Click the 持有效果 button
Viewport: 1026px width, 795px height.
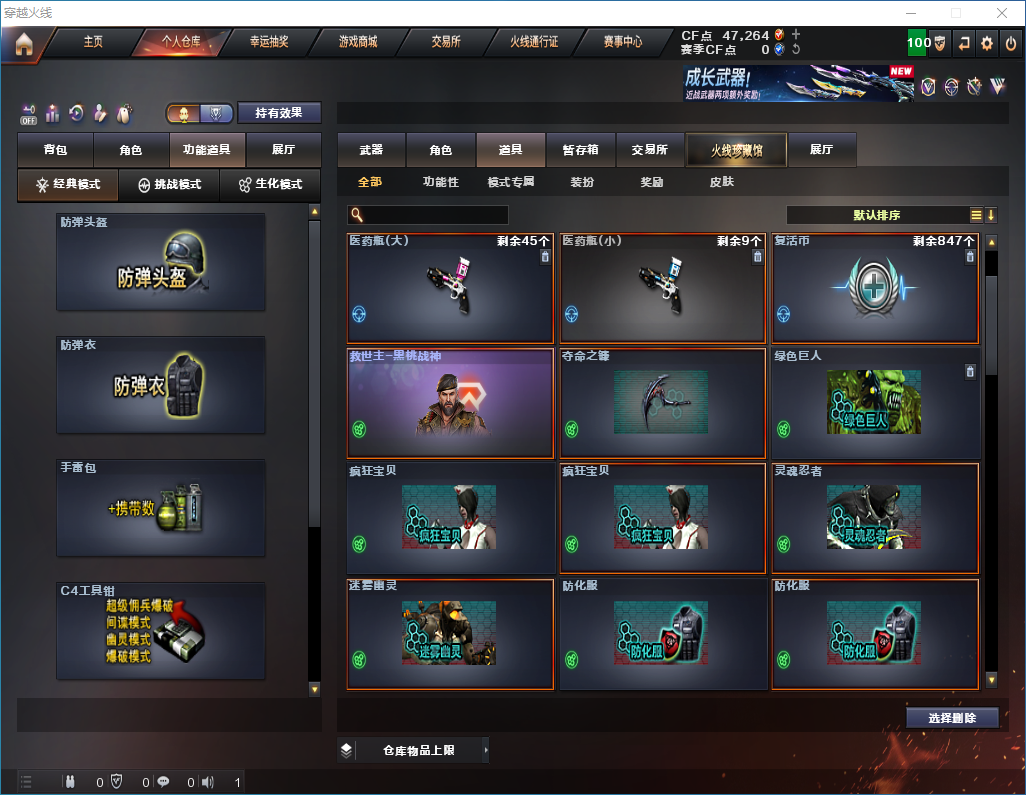tap(278, 113)
